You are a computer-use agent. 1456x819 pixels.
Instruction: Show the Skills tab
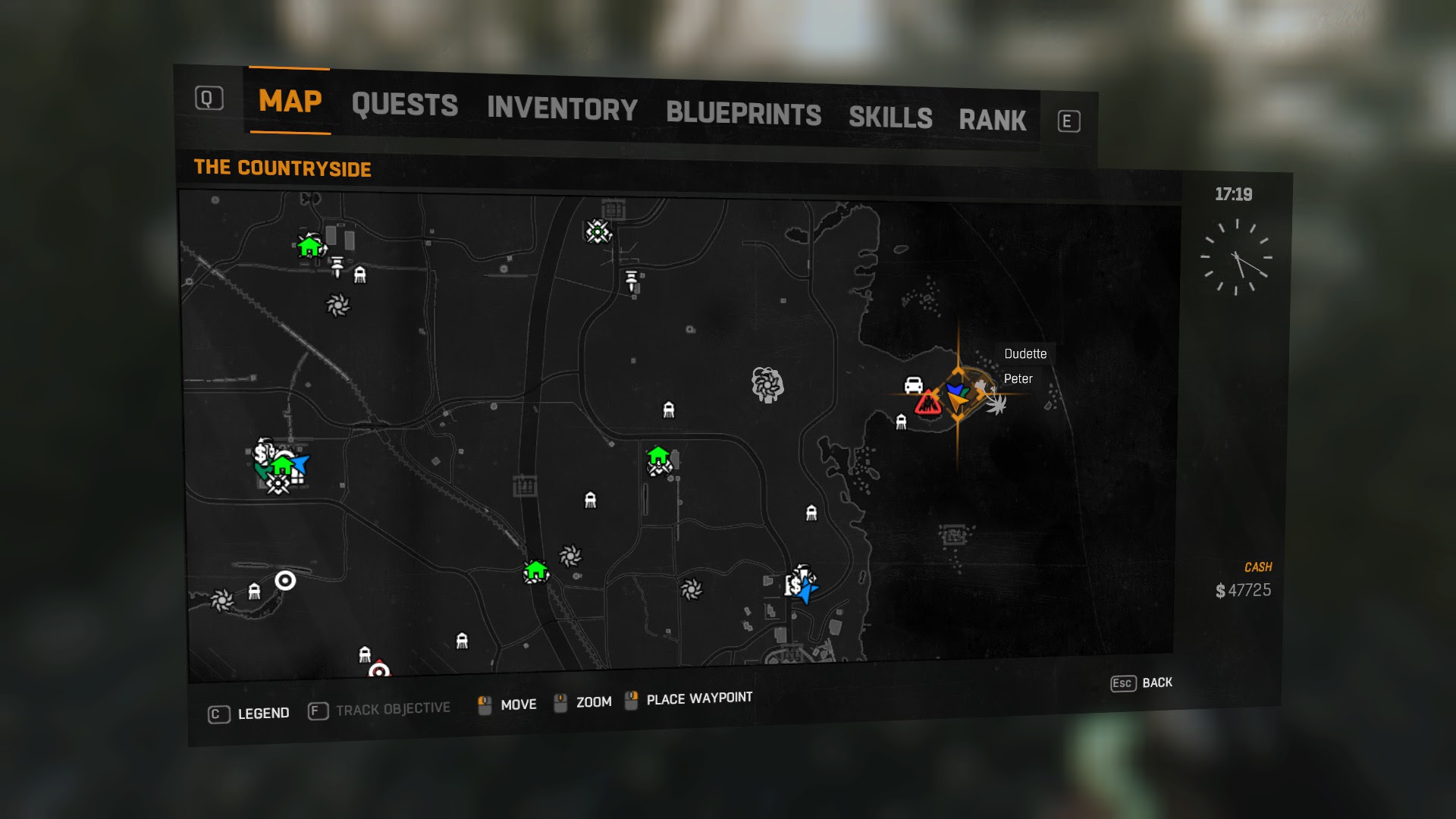890,118
